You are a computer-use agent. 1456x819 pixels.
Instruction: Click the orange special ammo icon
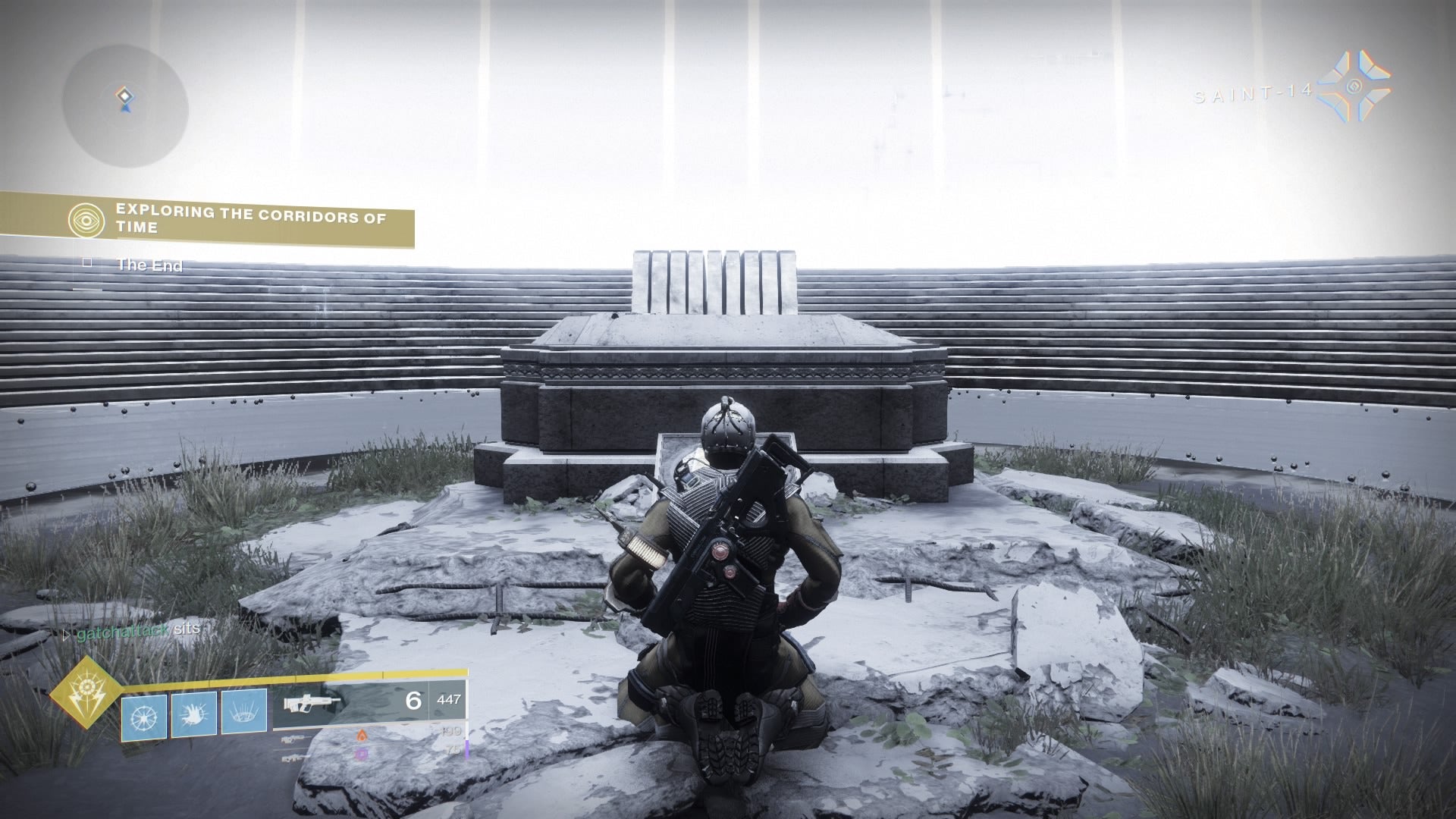tap(362, 736)
